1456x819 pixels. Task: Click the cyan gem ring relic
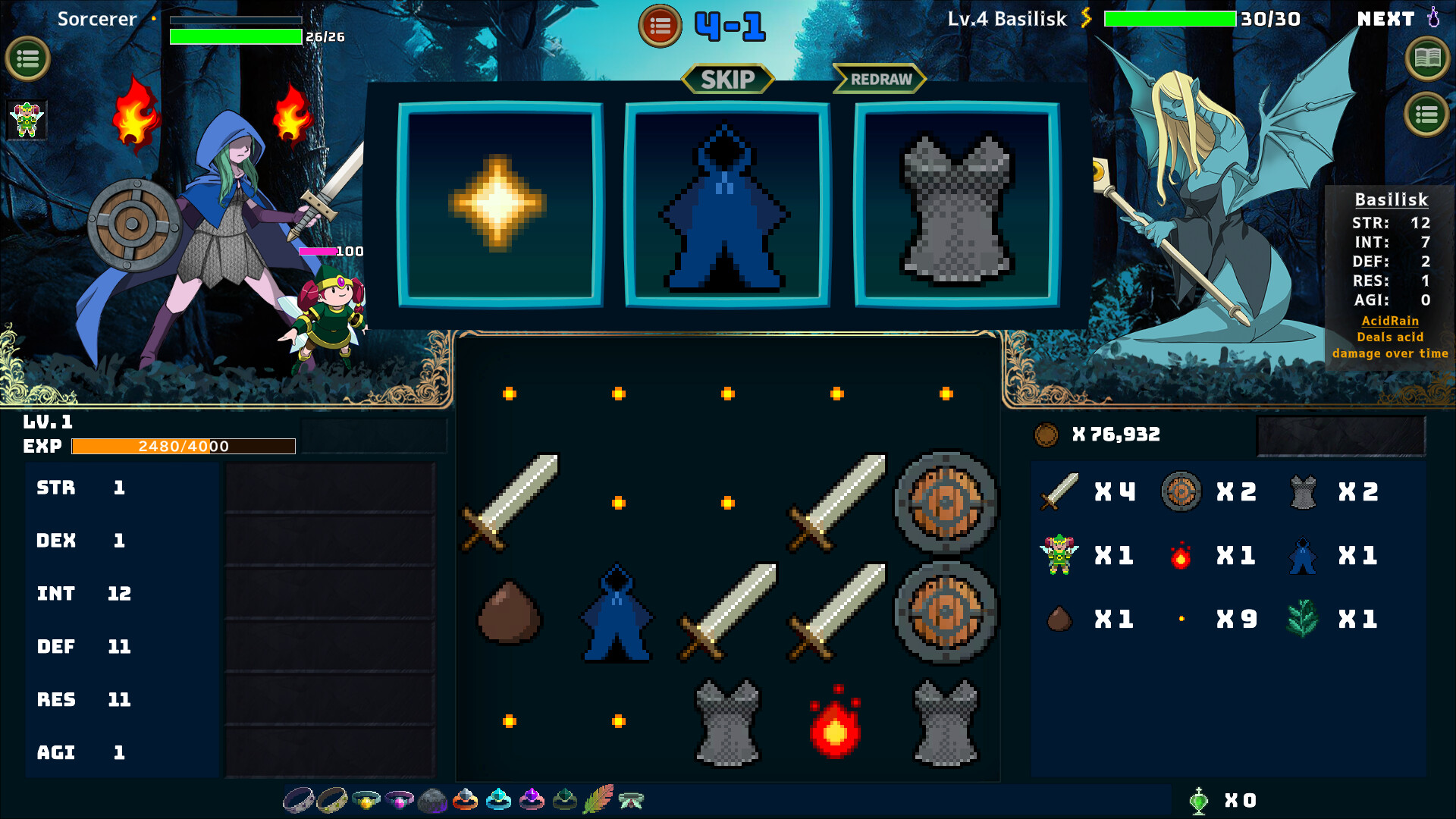(x=498, y=799)
